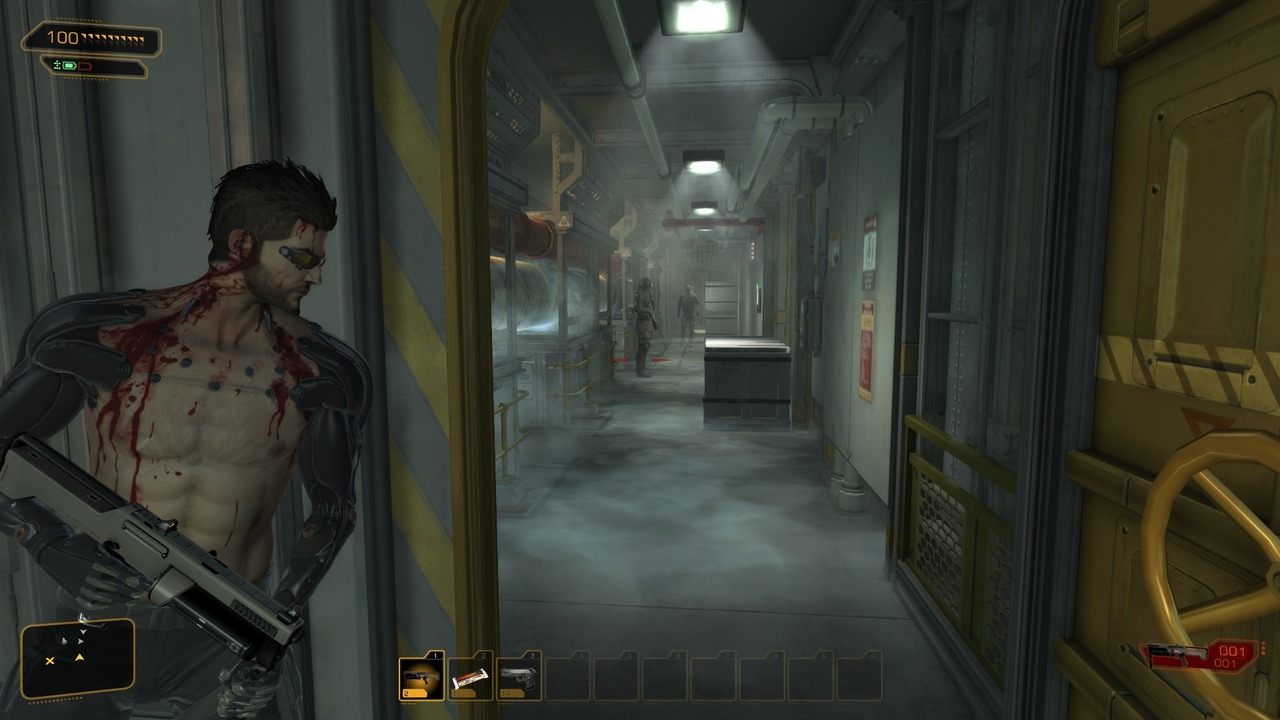Select the yellow X objective marker on radar
This screenshot has height=720, width=1280.
point(50,660)
